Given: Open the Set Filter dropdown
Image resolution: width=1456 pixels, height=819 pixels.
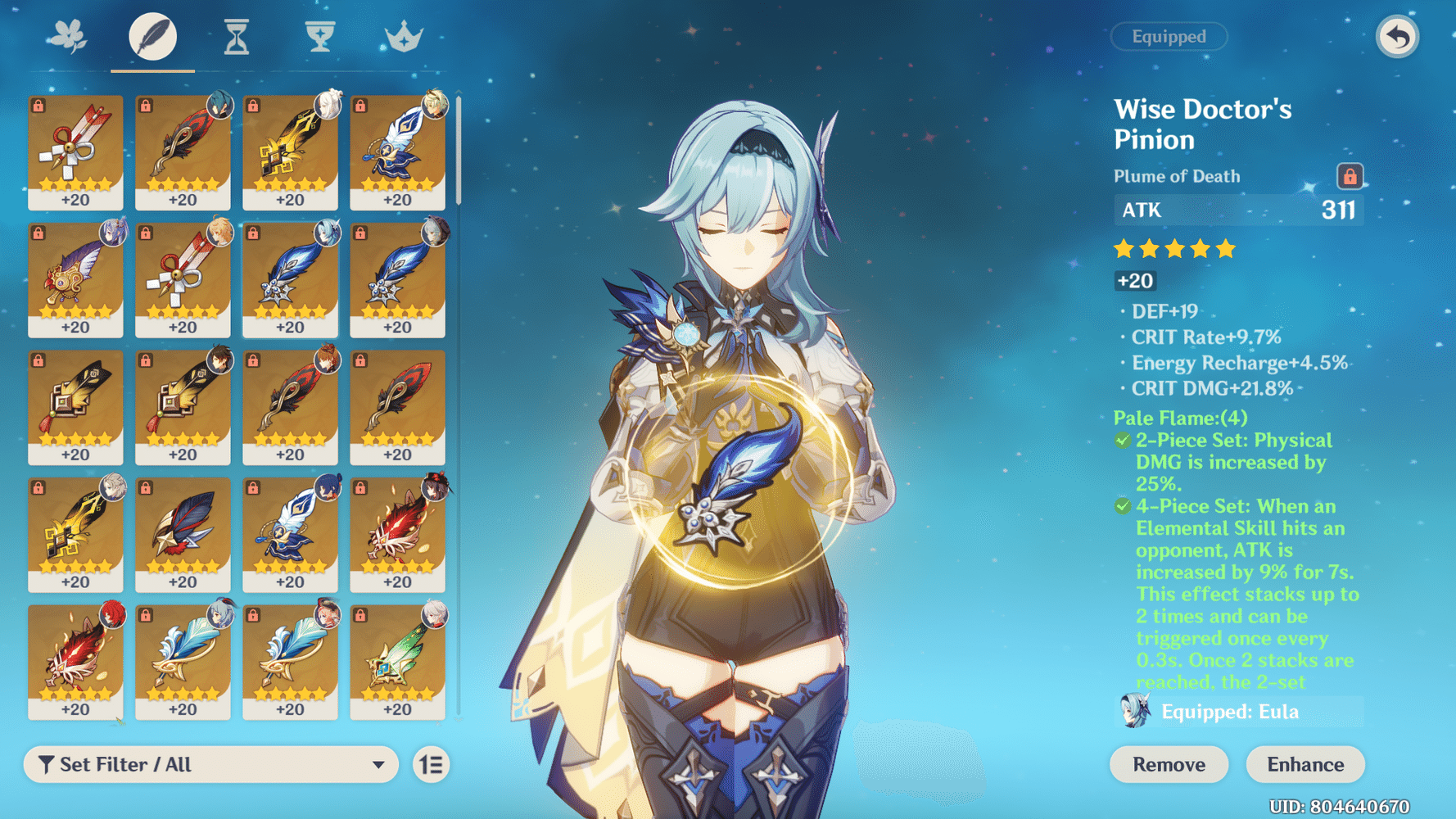Looking at the screenshot, I should (211, 764).
